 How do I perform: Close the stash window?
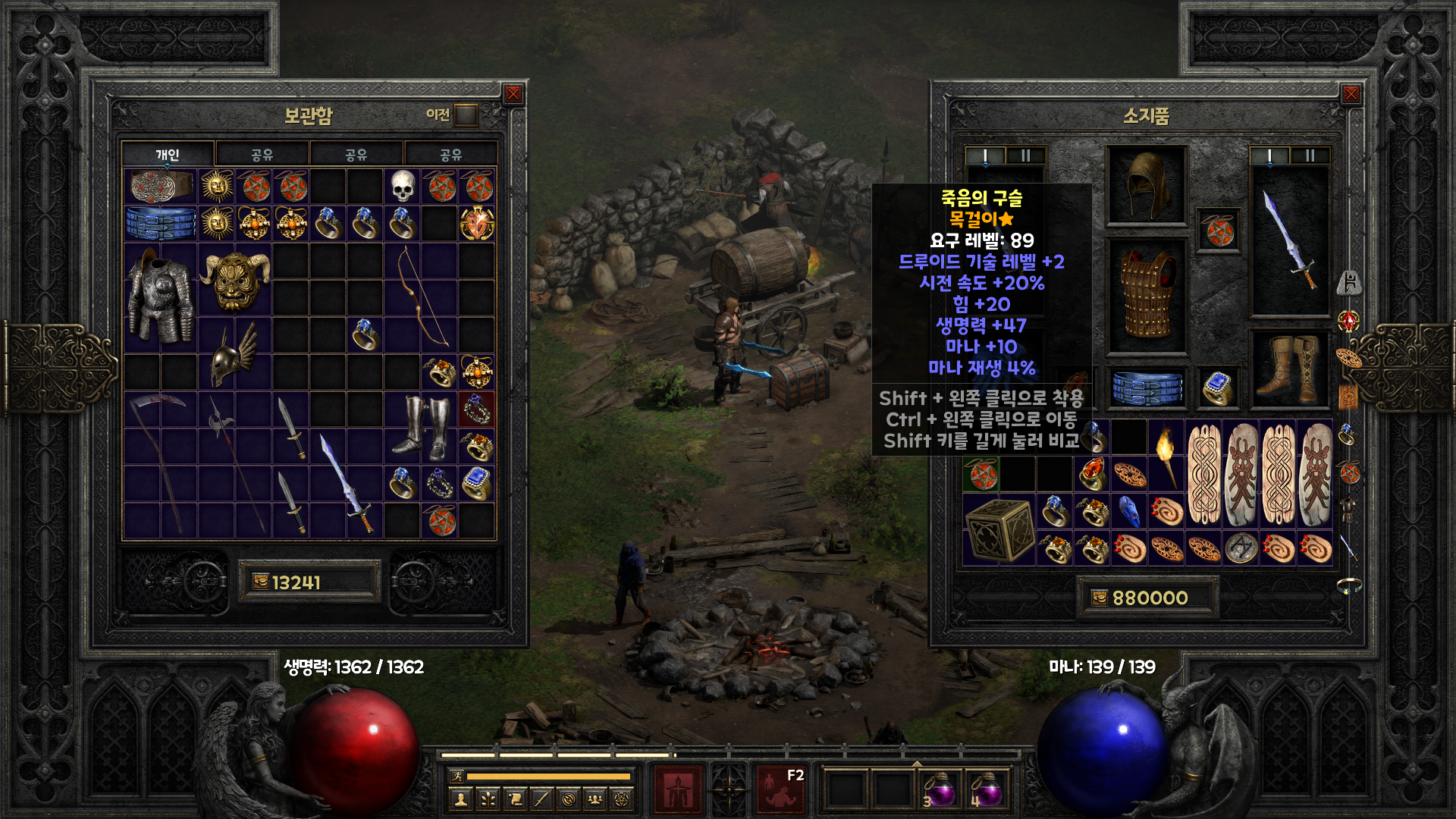pos(513,94)
